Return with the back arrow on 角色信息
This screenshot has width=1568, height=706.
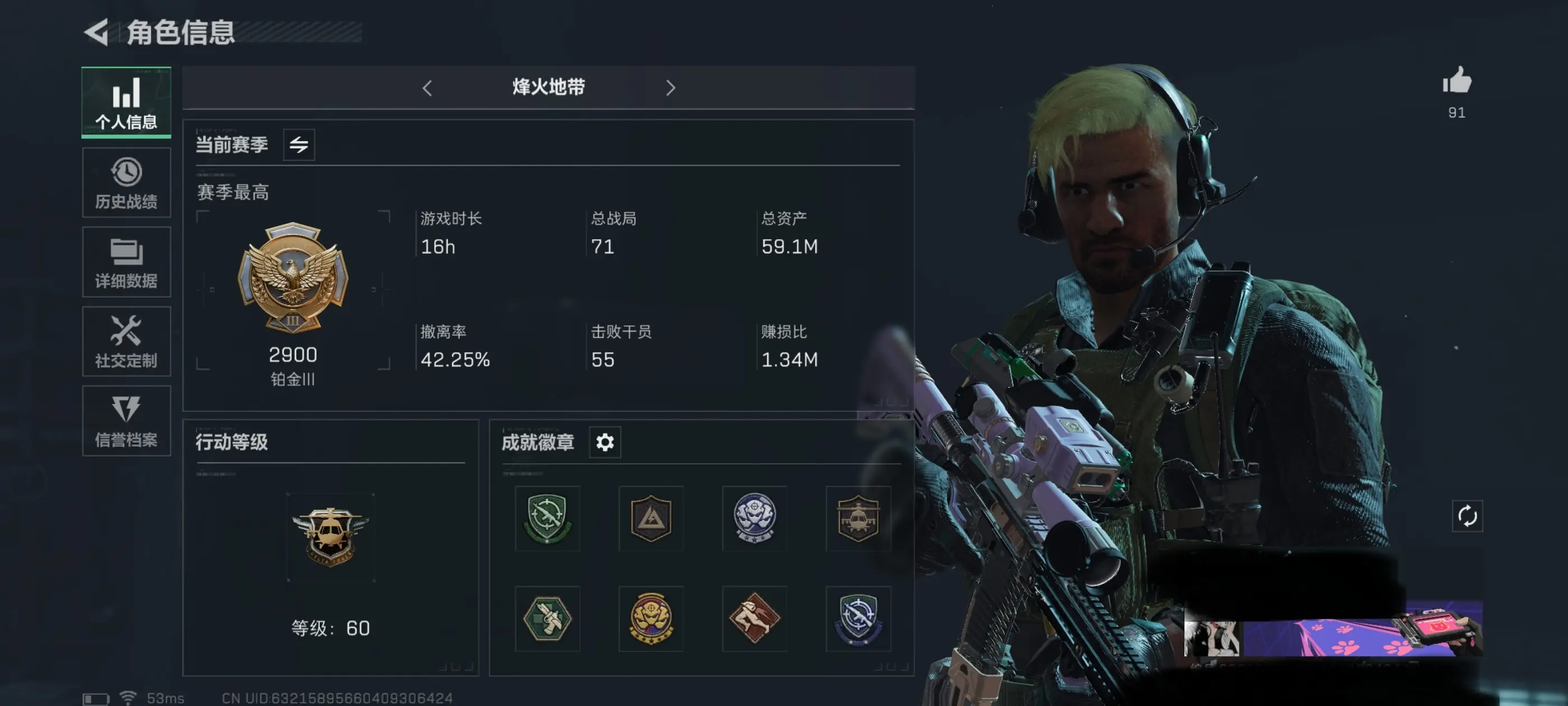pos(96,34)
